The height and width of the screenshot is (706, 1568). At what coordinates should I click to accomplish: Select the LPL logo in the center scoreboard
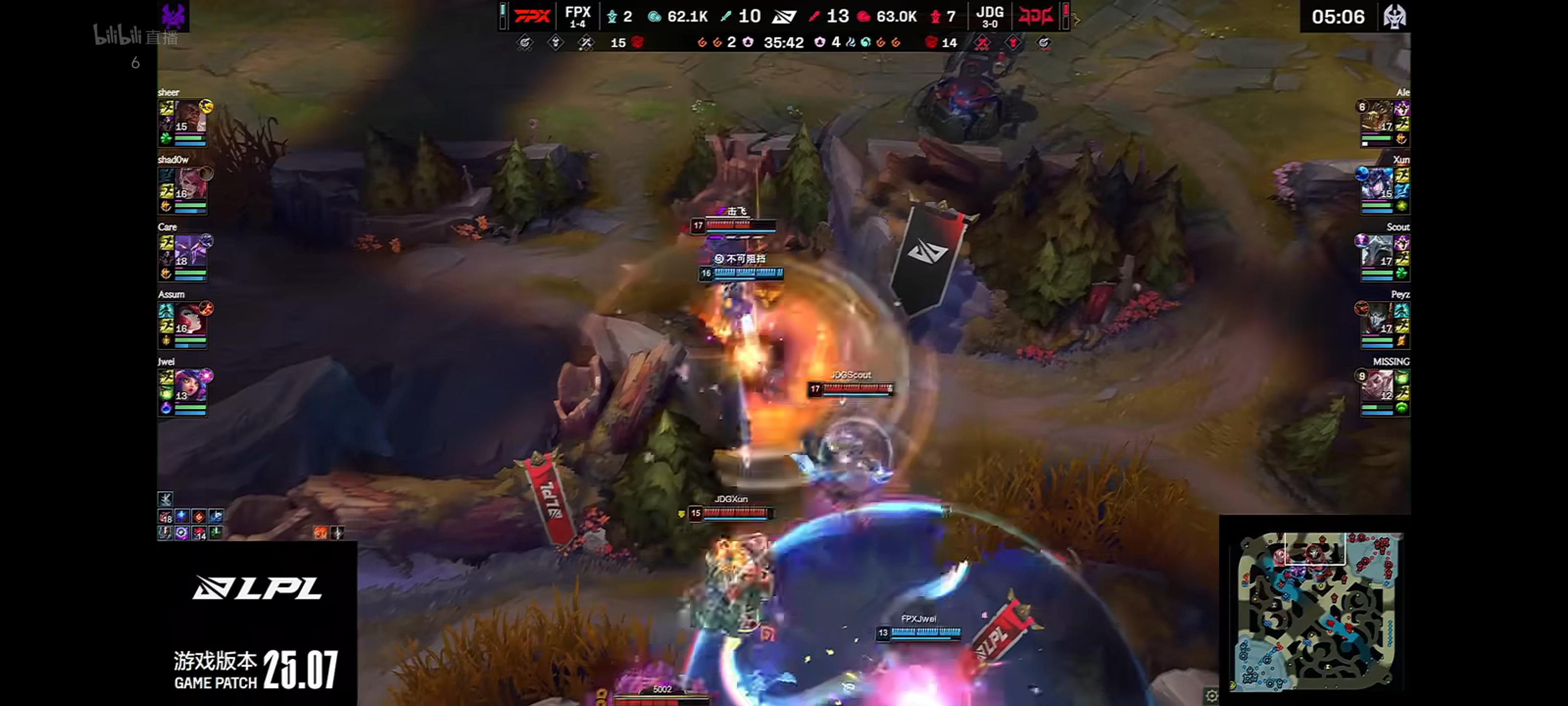tap(784, 16)
